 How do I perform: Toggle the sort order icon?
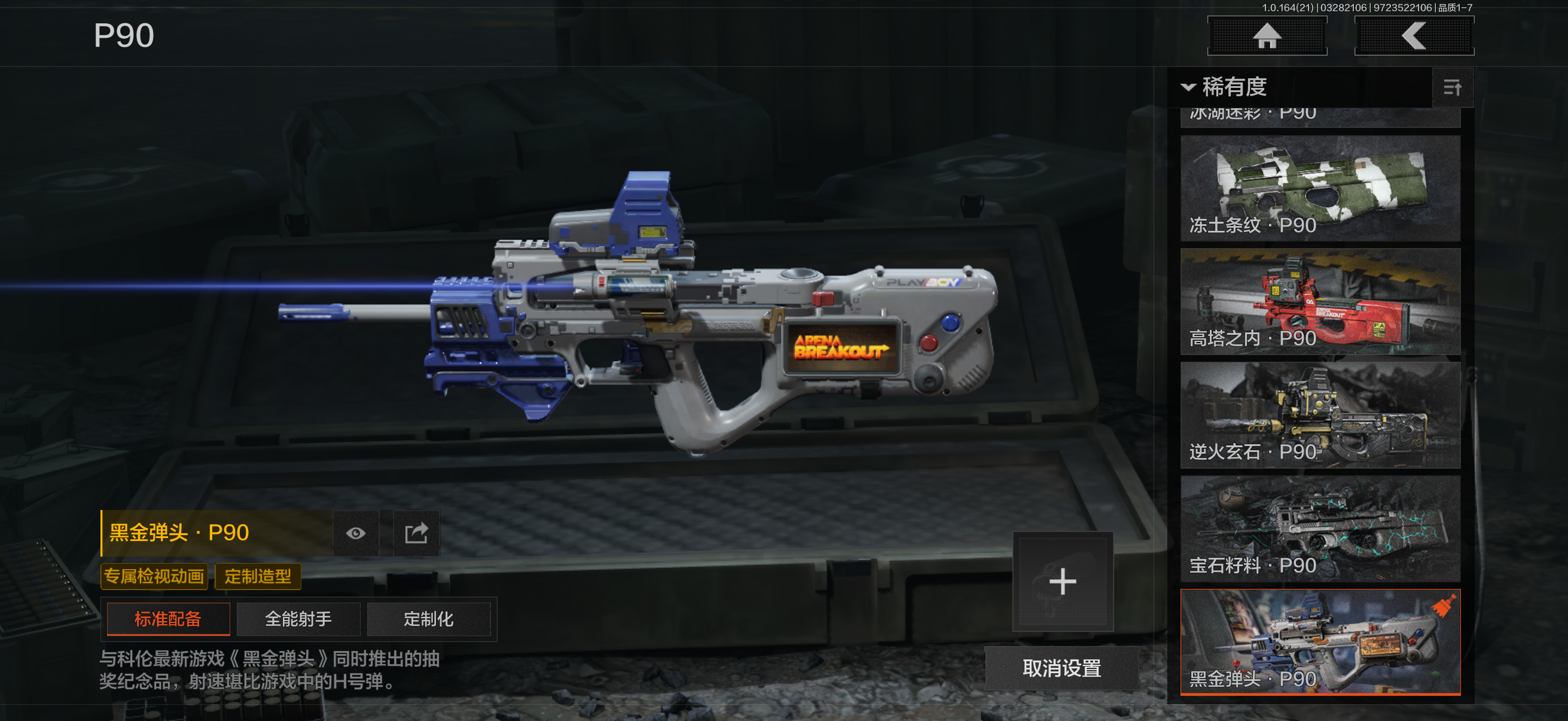coord(1452,88)
